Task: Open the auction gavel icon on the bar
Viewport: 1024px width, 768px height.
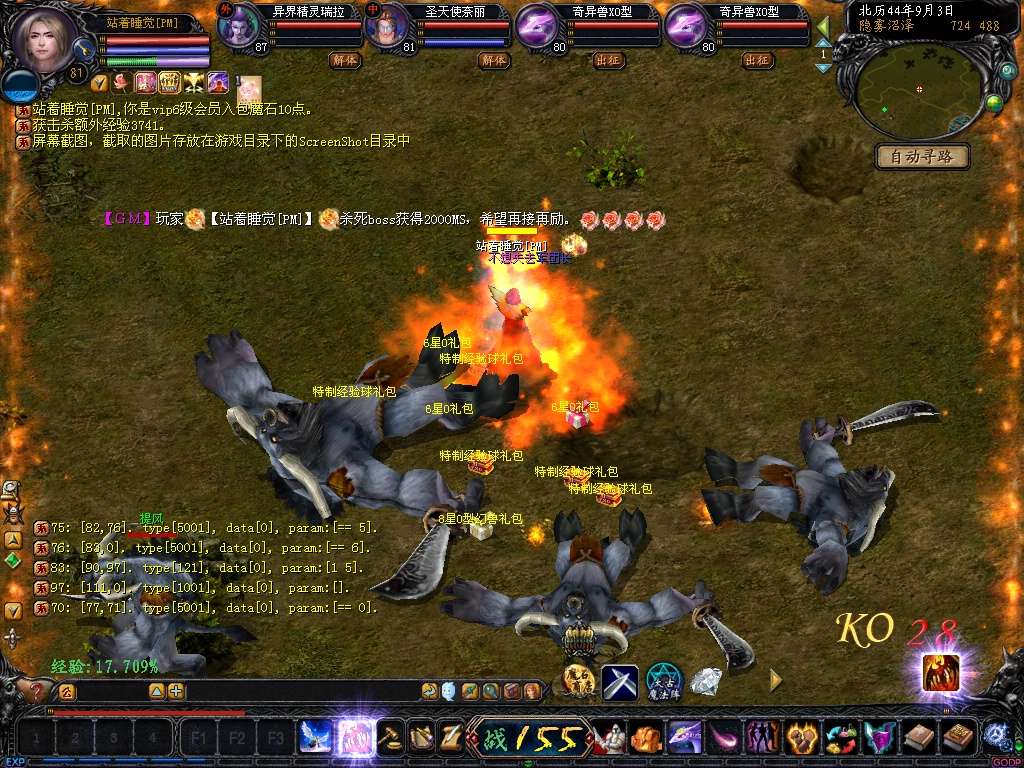Action: pos(390,738)
